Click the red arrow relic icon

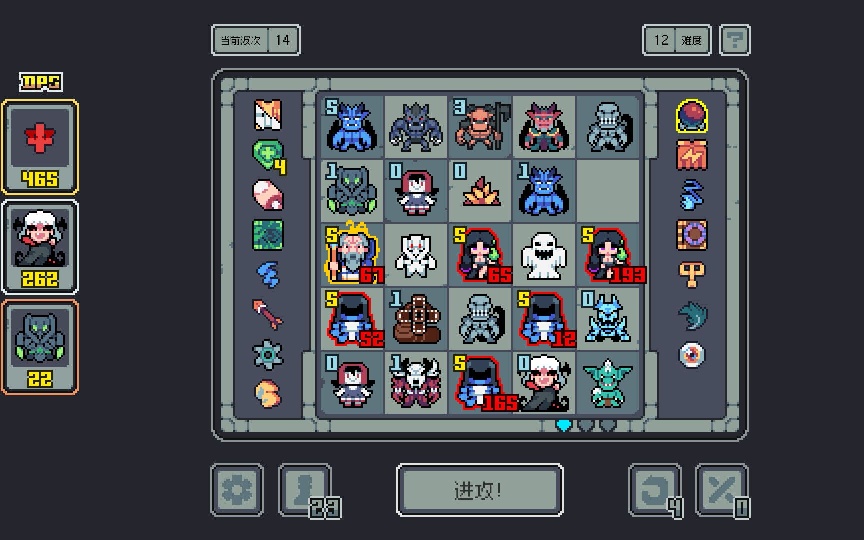pyautogui.click(x=267, y=313)
